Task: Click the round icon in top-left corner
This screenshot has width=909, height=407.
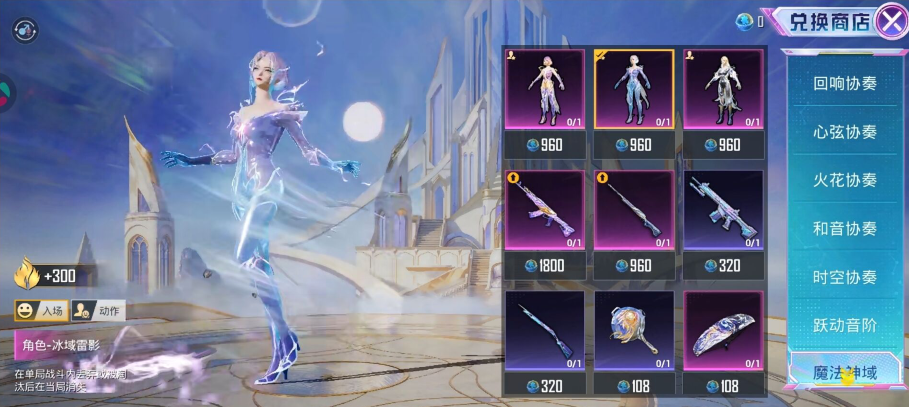Action: [x=24, y=29]
